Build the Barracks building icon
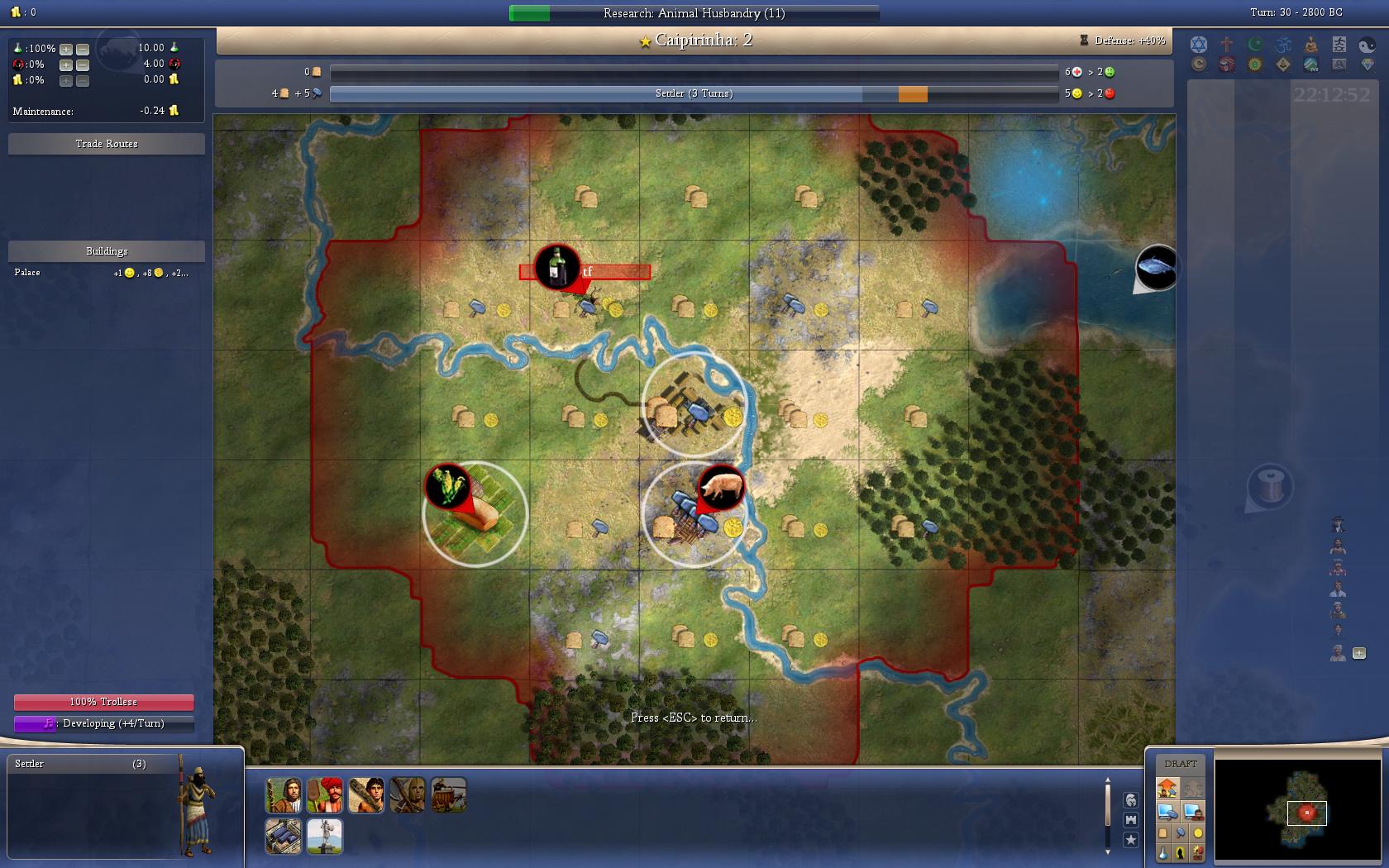The width and height of the screenshot is (1389, 868). pyautogui.click(x=283, y=836)
